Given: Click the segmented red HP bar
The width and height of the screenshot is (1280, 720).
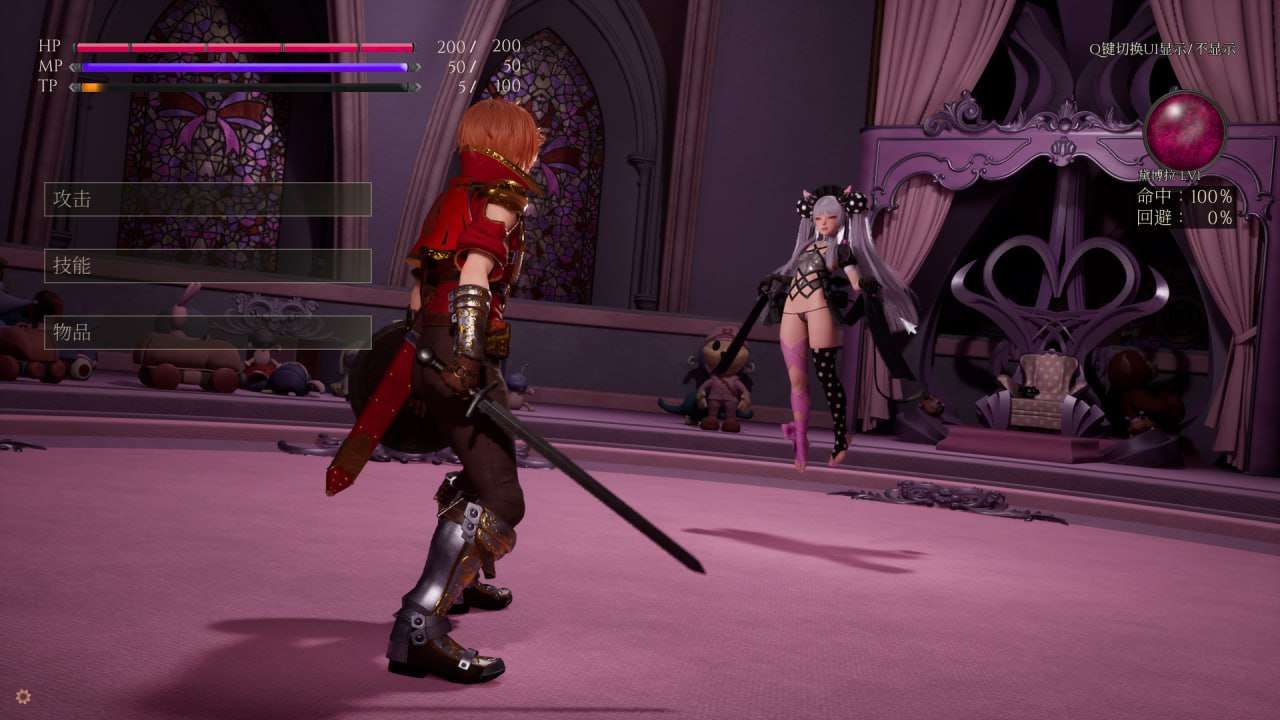Looking at the screenshot, I should pyautogui.click(x=245, y=46).
